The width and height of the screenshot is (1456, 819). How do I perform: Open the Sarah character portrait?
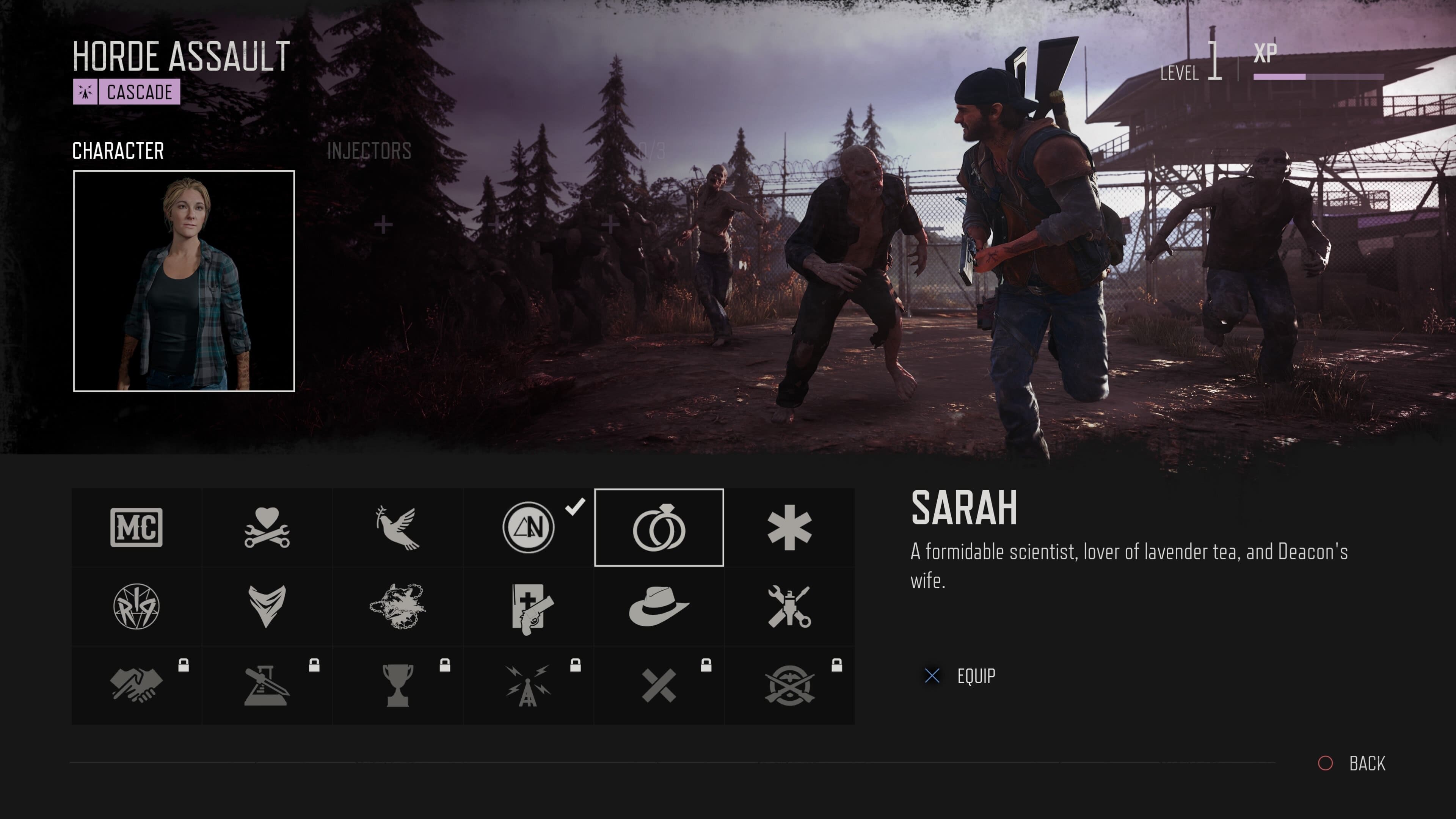coord(184,281)
